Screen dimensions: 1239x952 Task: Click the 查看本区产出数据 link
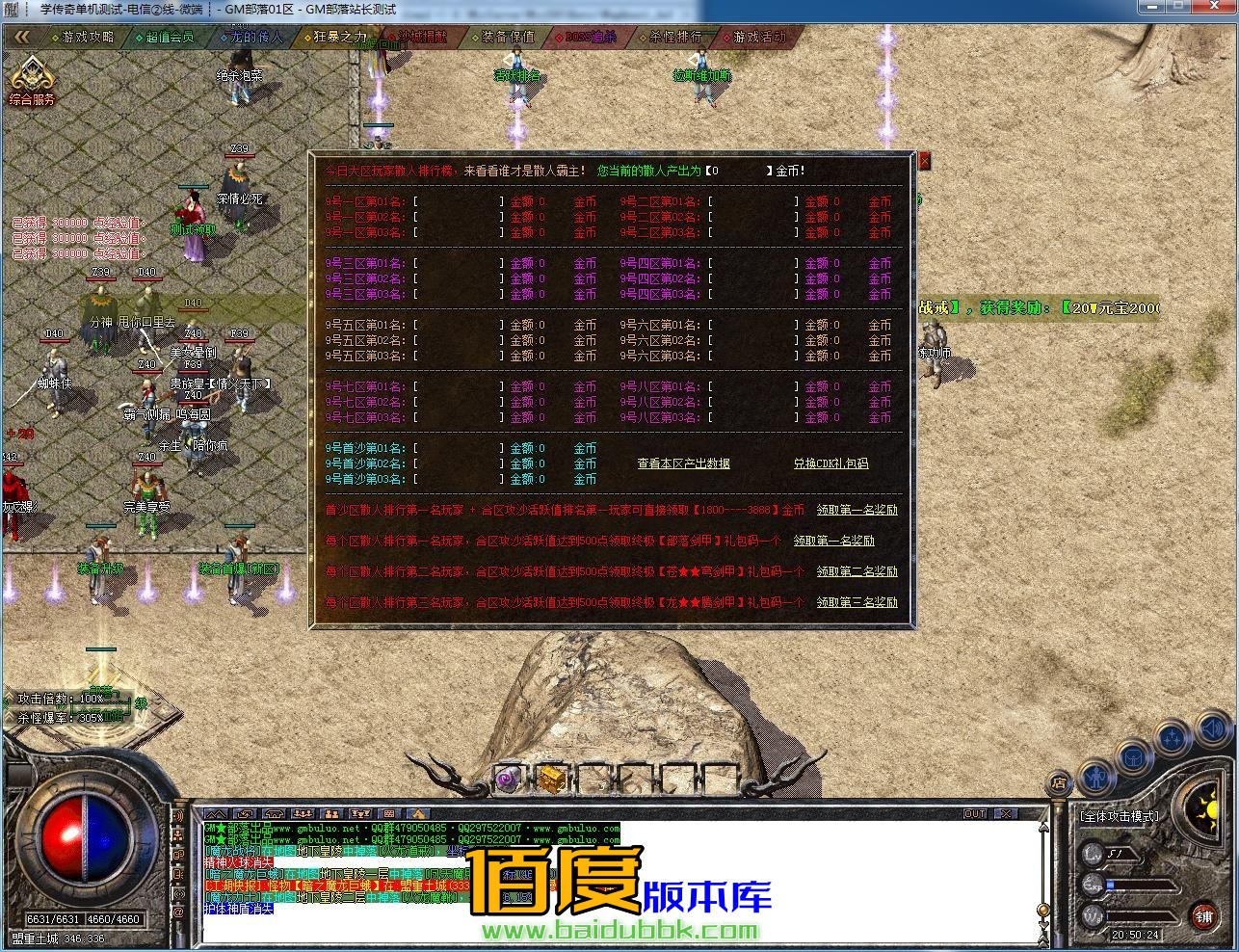[x=686, y=463]
